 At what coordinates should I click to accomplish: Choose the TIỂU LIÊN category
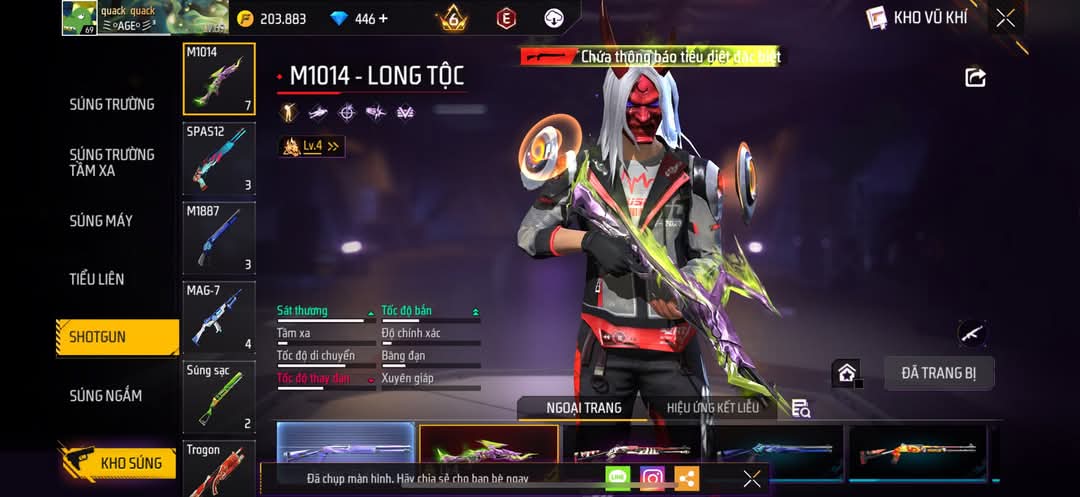(x=97, y=279)
